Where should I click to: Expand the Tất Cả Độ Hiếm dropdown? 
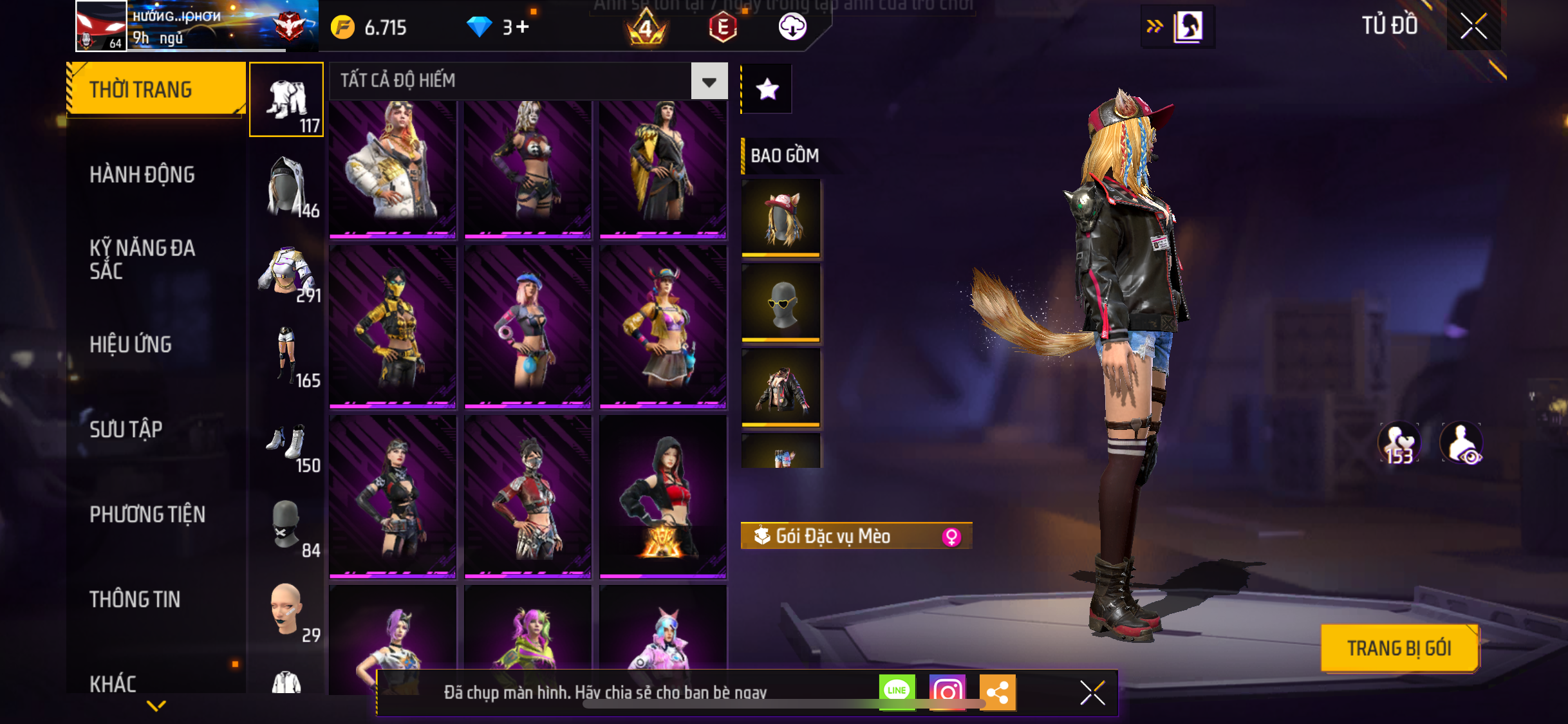coord(709,81)
